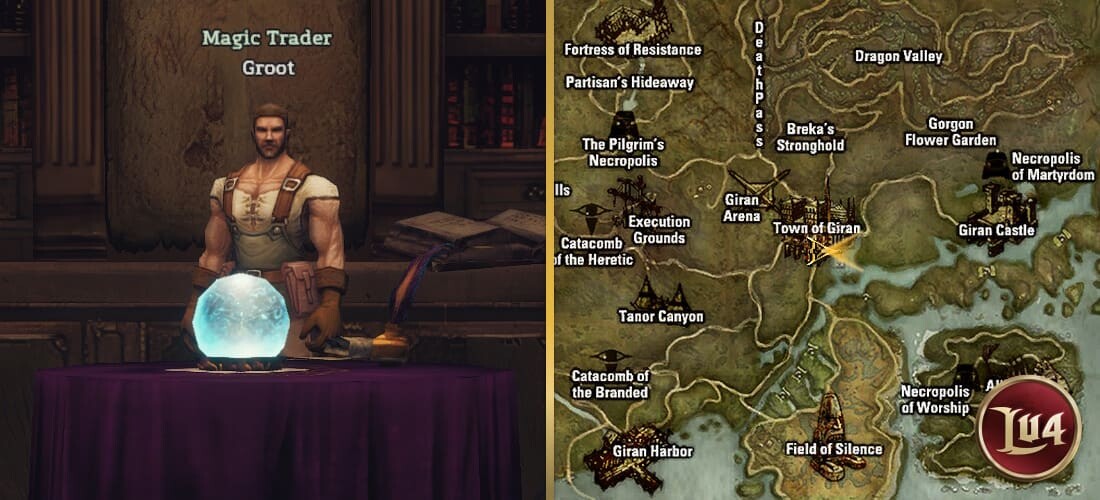Click the Giran Castle map icon
The width and height of the screenshot is (1100, 500).
(1000, 205)
